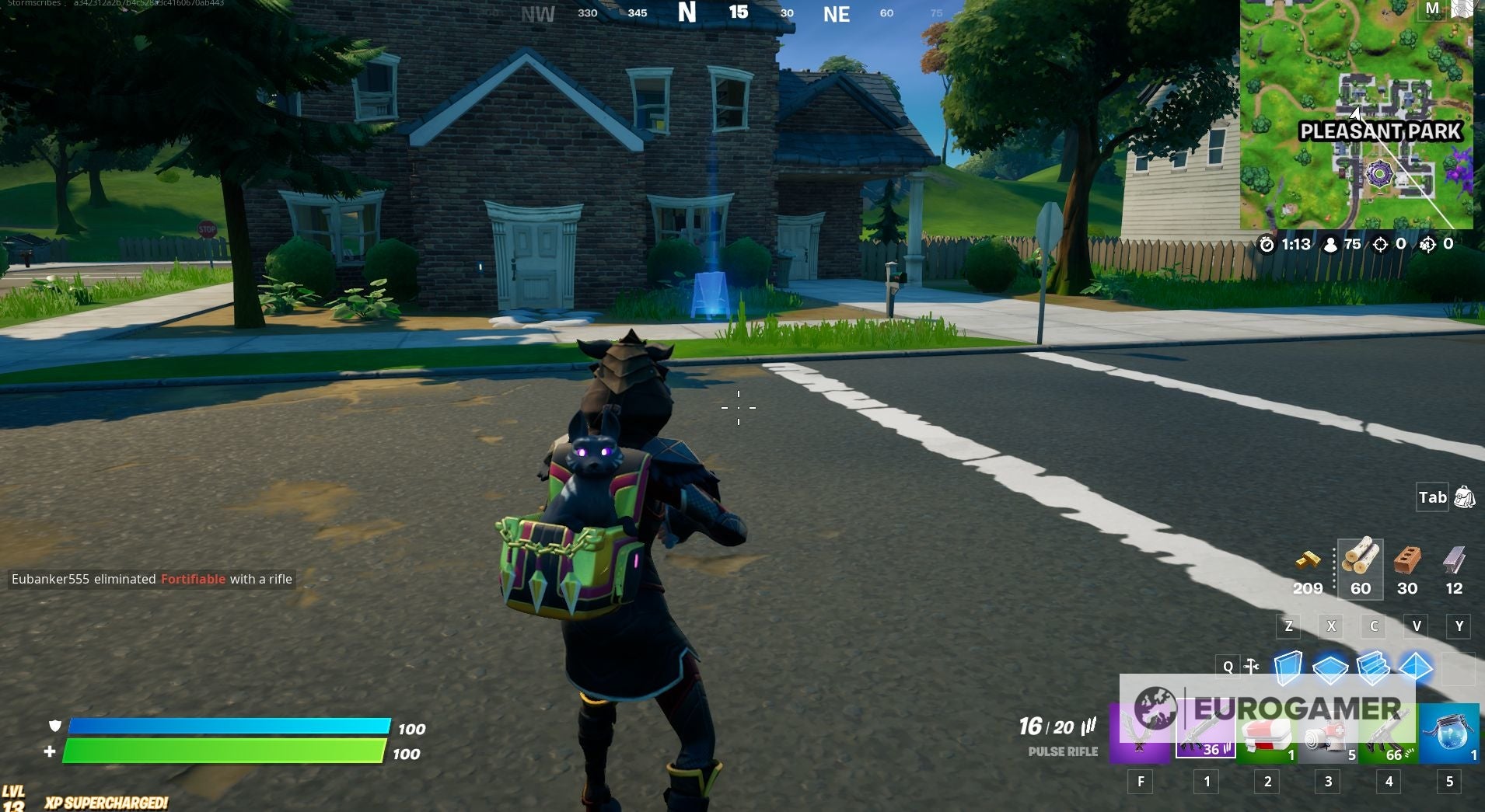The image size is (1485, 812).
Task: Select the stairs build piece bound to C
Action: [x=1375, y=666]
